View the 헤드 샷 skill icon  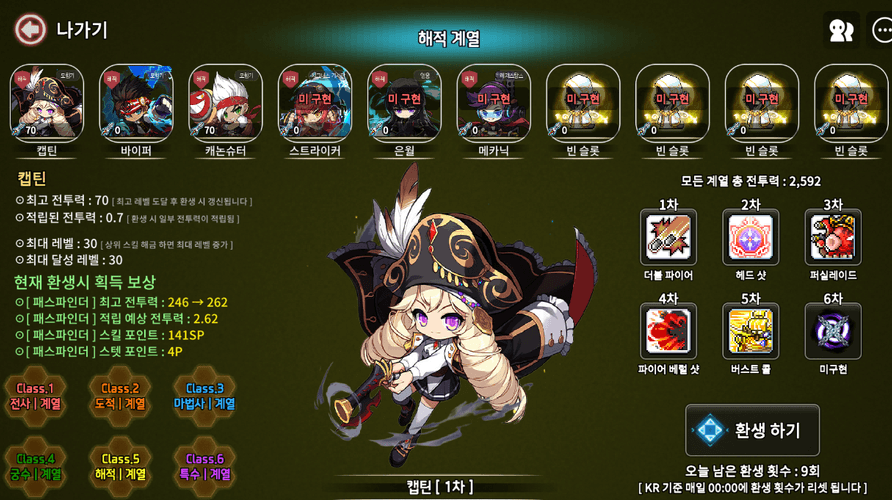pyautogui.click(x=751, y=238)
